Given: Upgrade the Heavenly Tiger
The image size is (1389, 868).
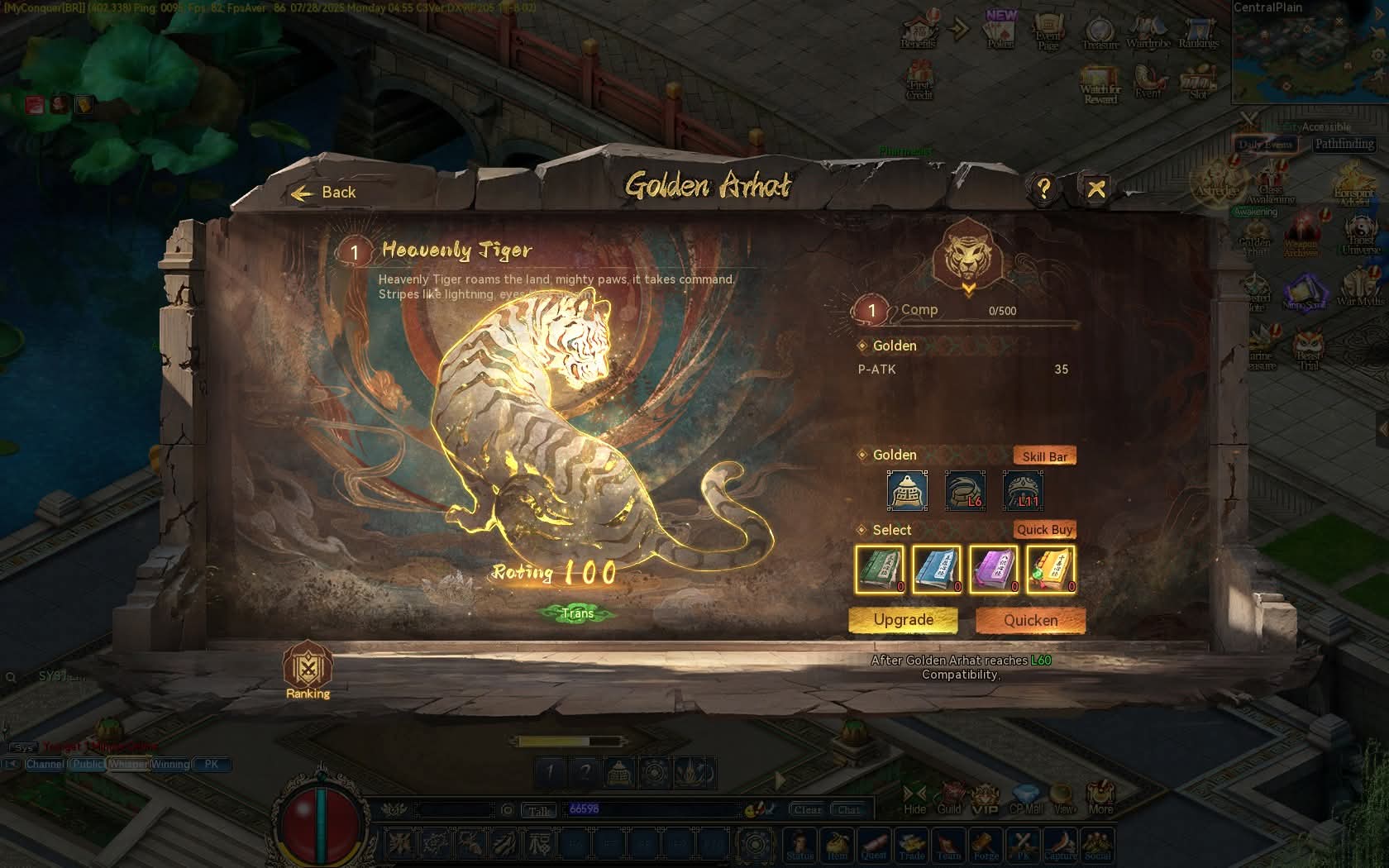Looking at the screenshot, I should coord(903,620).
